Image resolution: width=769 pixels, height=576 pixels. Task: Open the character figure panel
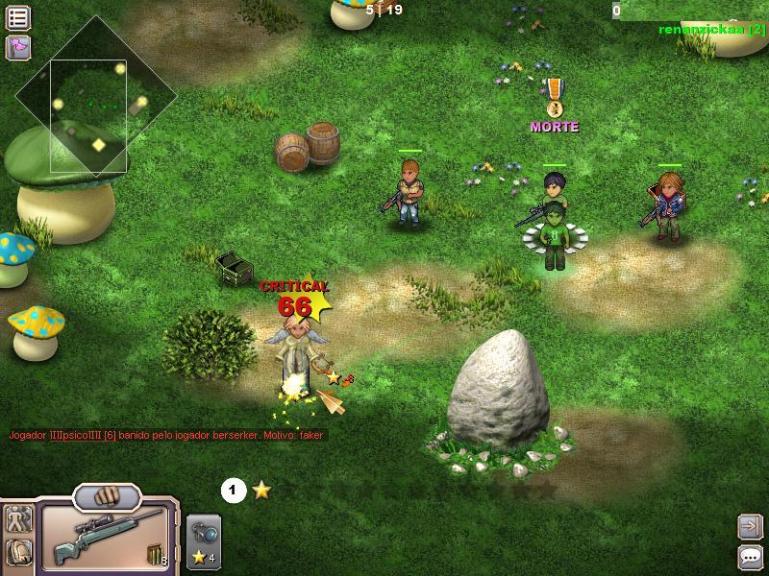(x=18, y=519)
